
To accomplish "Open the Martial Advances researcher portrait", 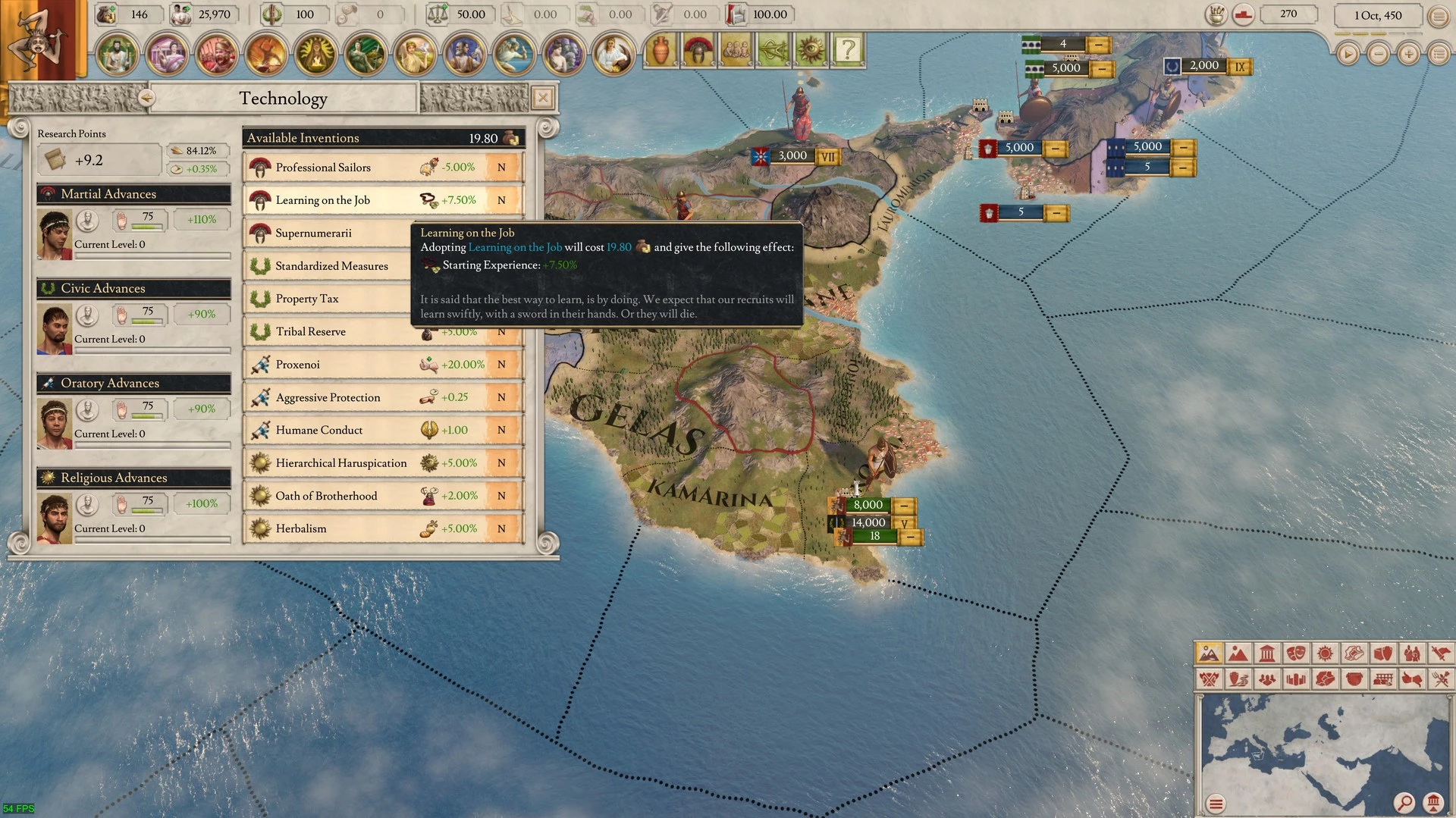I will click(55, 234).
